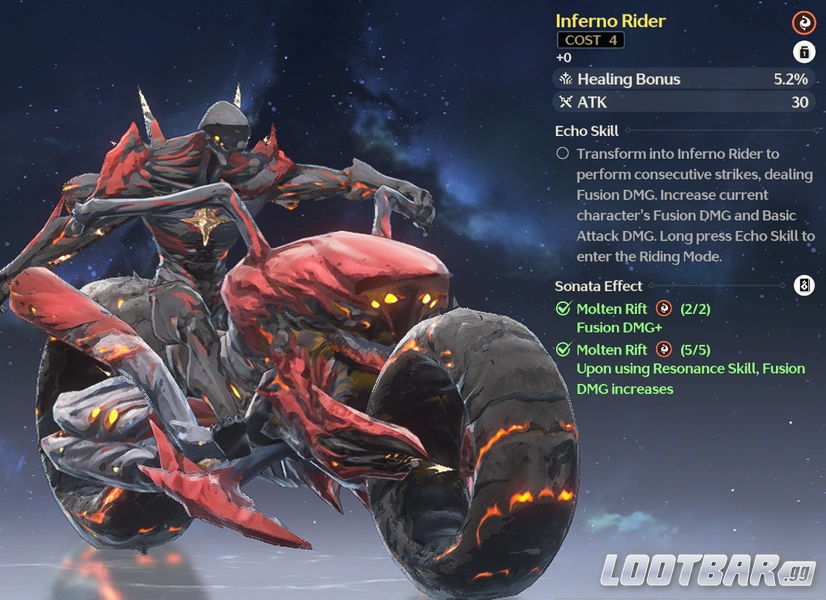The width and height of the screenshot is (826, 600).
Task: Click the Echo Skill description circle
Action: pyautogui.click(x=563, y=154)
